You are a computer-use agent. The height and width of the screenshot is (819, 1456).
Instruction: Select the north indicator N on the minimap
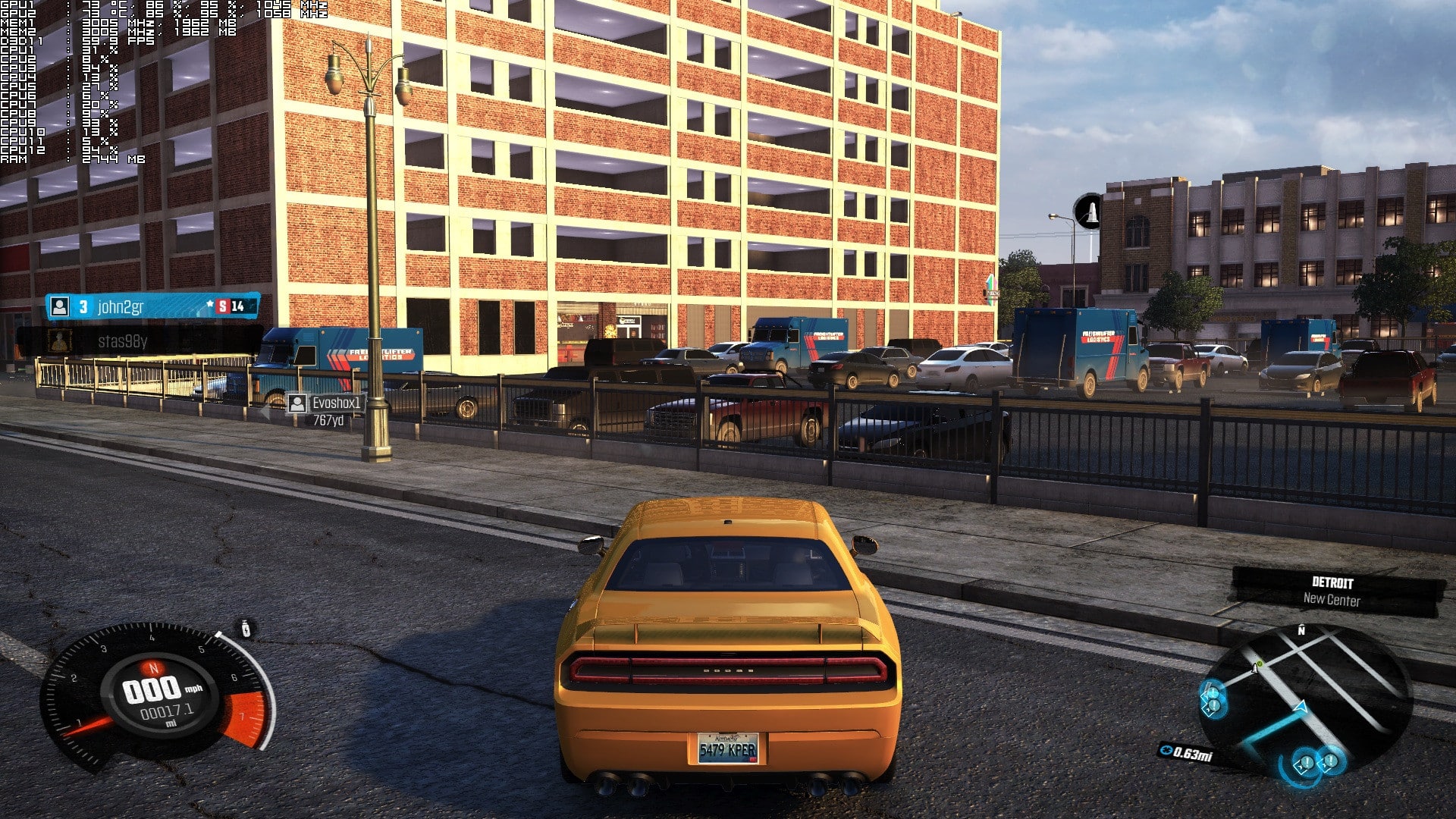click(x=1301, y=630)
